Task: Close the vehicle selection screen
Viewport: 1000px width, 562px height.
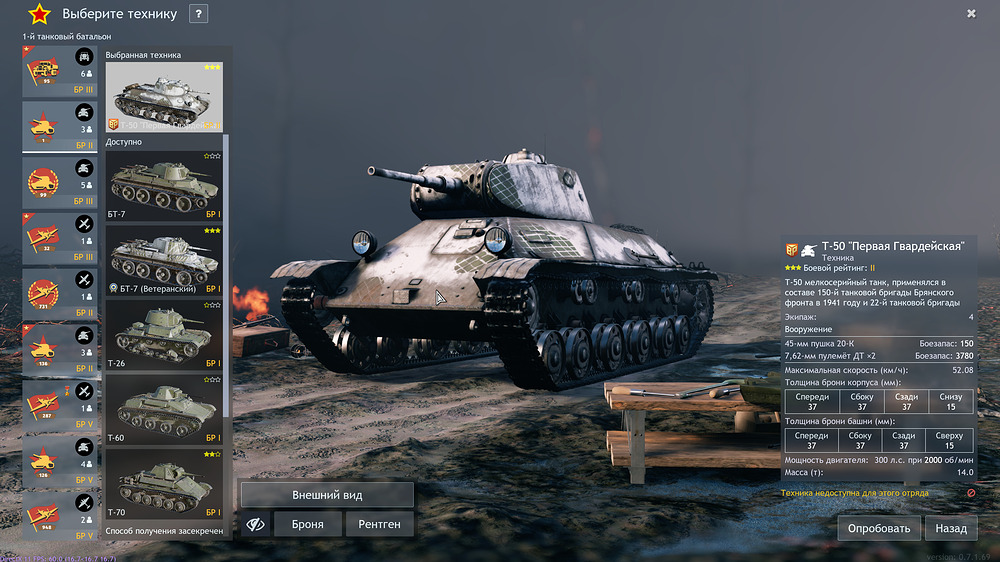Action: [x=971, y=13]
